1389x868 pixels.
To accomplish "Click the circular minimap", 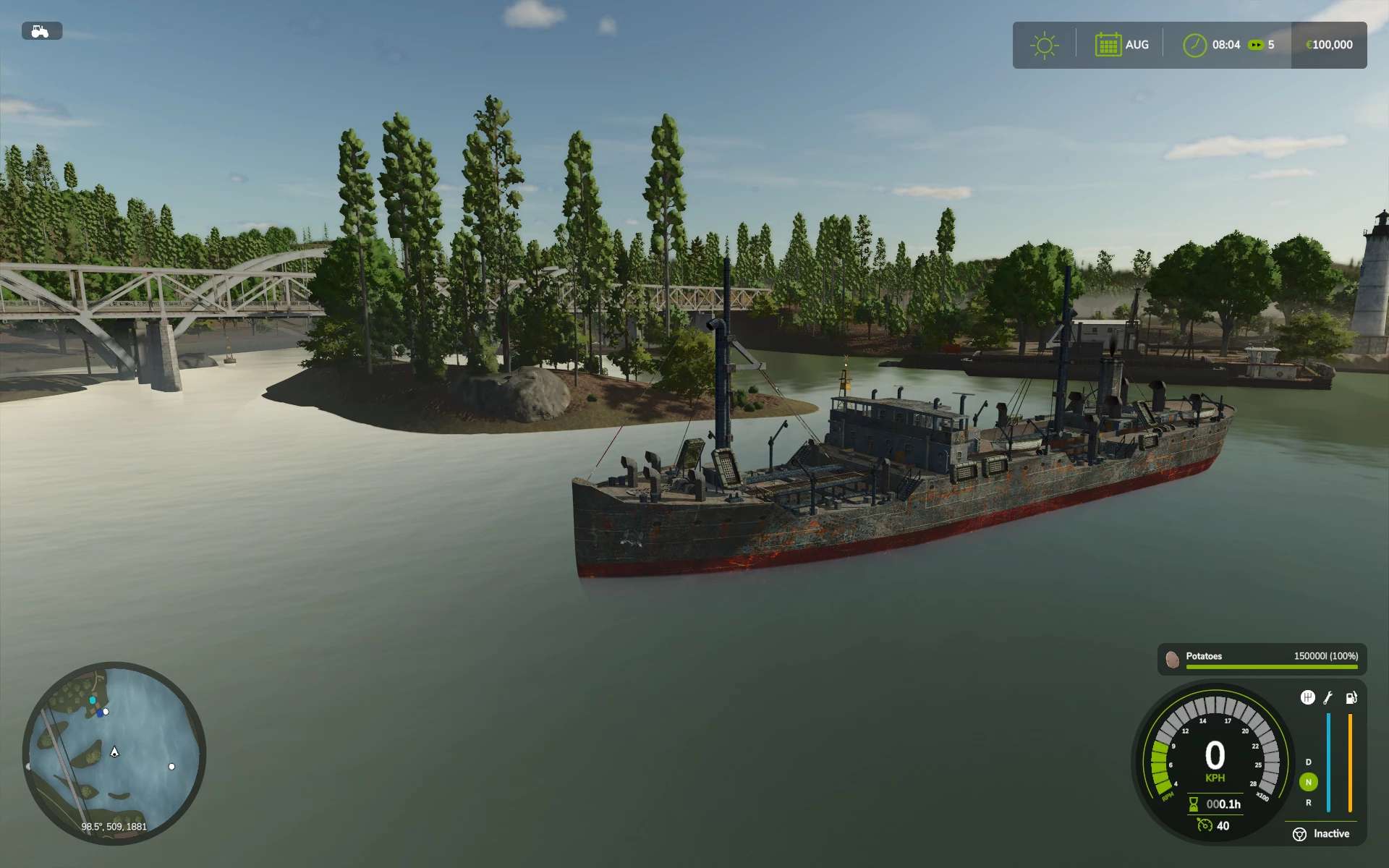I will coord(114,753).
